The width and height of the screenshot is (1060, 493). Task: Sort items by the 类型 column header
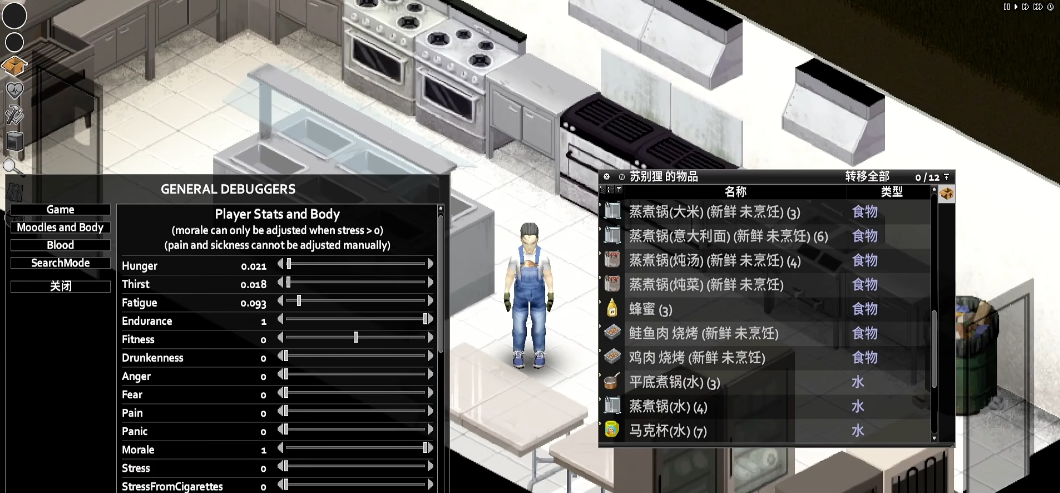tap(891, 191)
